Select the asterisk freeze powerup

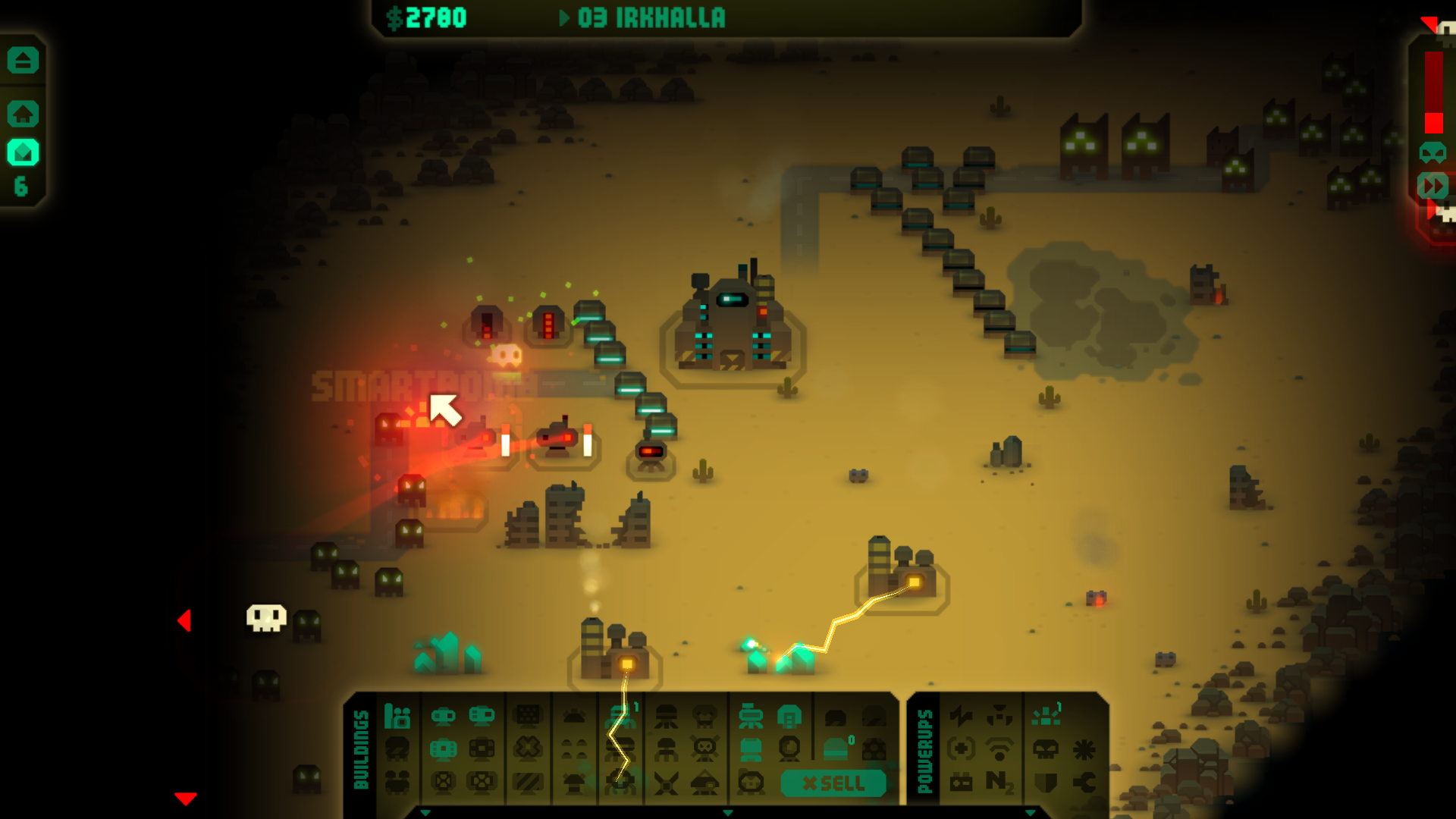1084,749
